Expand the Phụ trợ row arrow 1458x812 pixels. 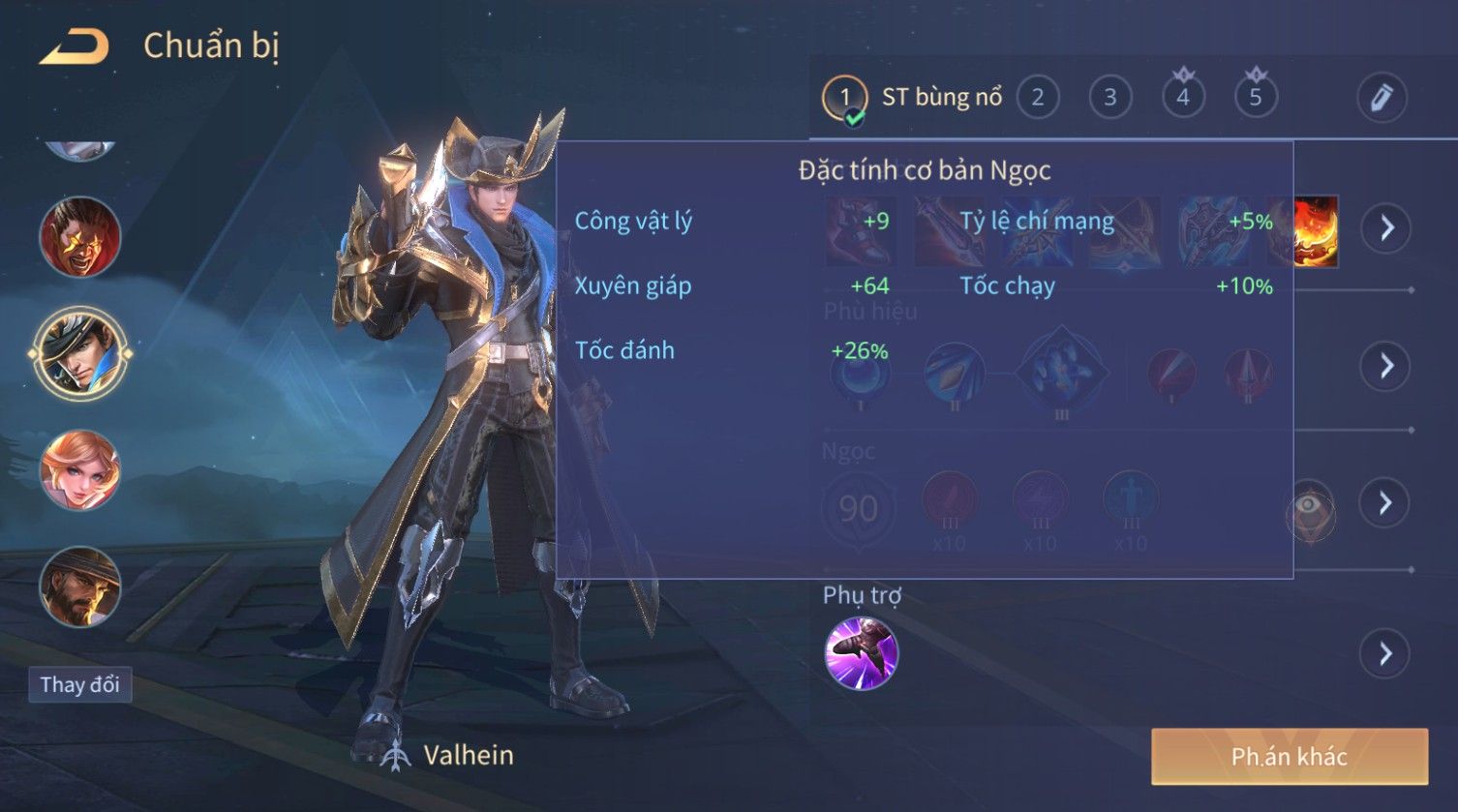click(1384, 654)
